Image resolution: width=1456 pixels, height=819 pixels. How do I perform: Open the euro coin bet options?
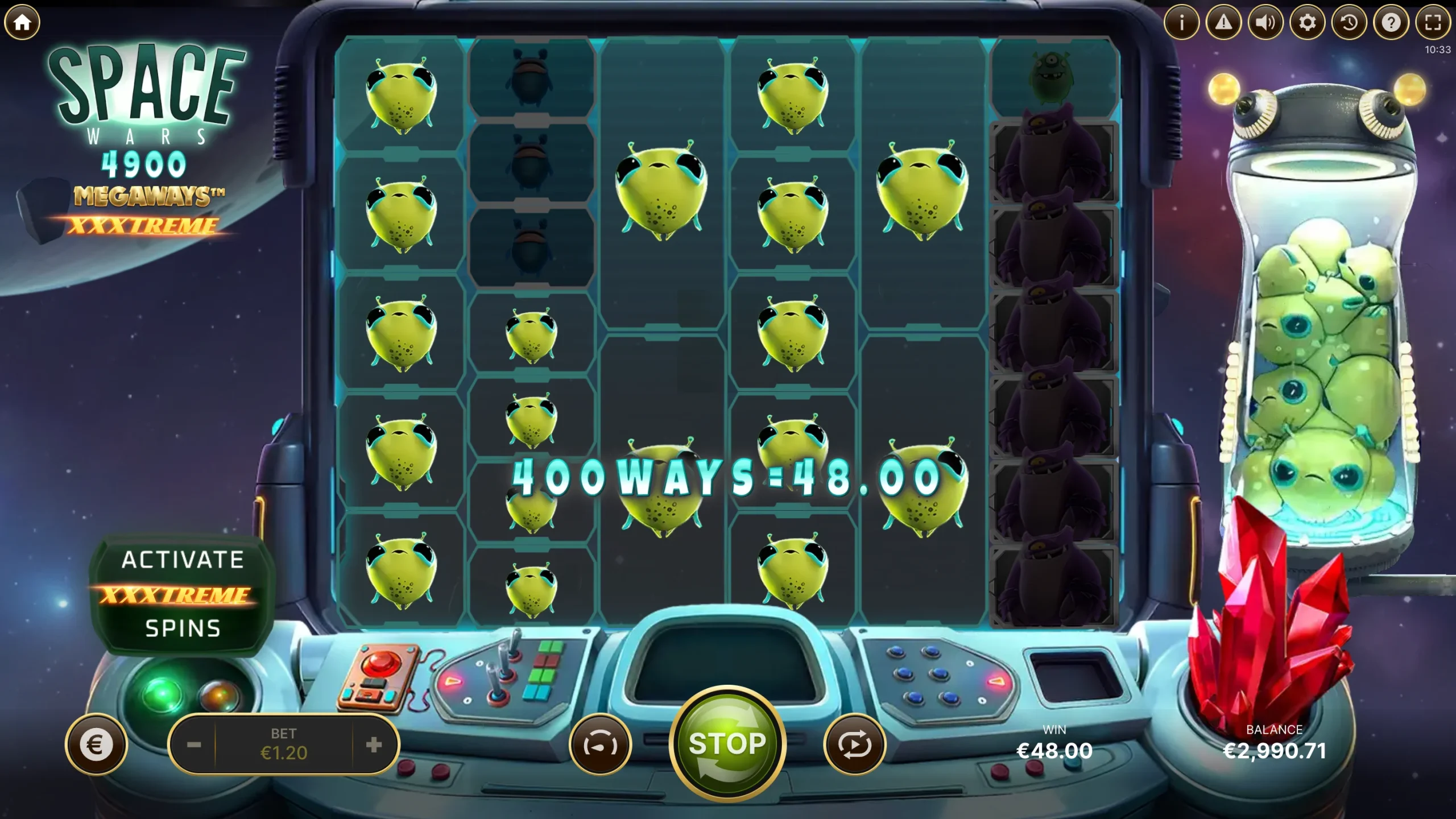click(x=96, y=744)
